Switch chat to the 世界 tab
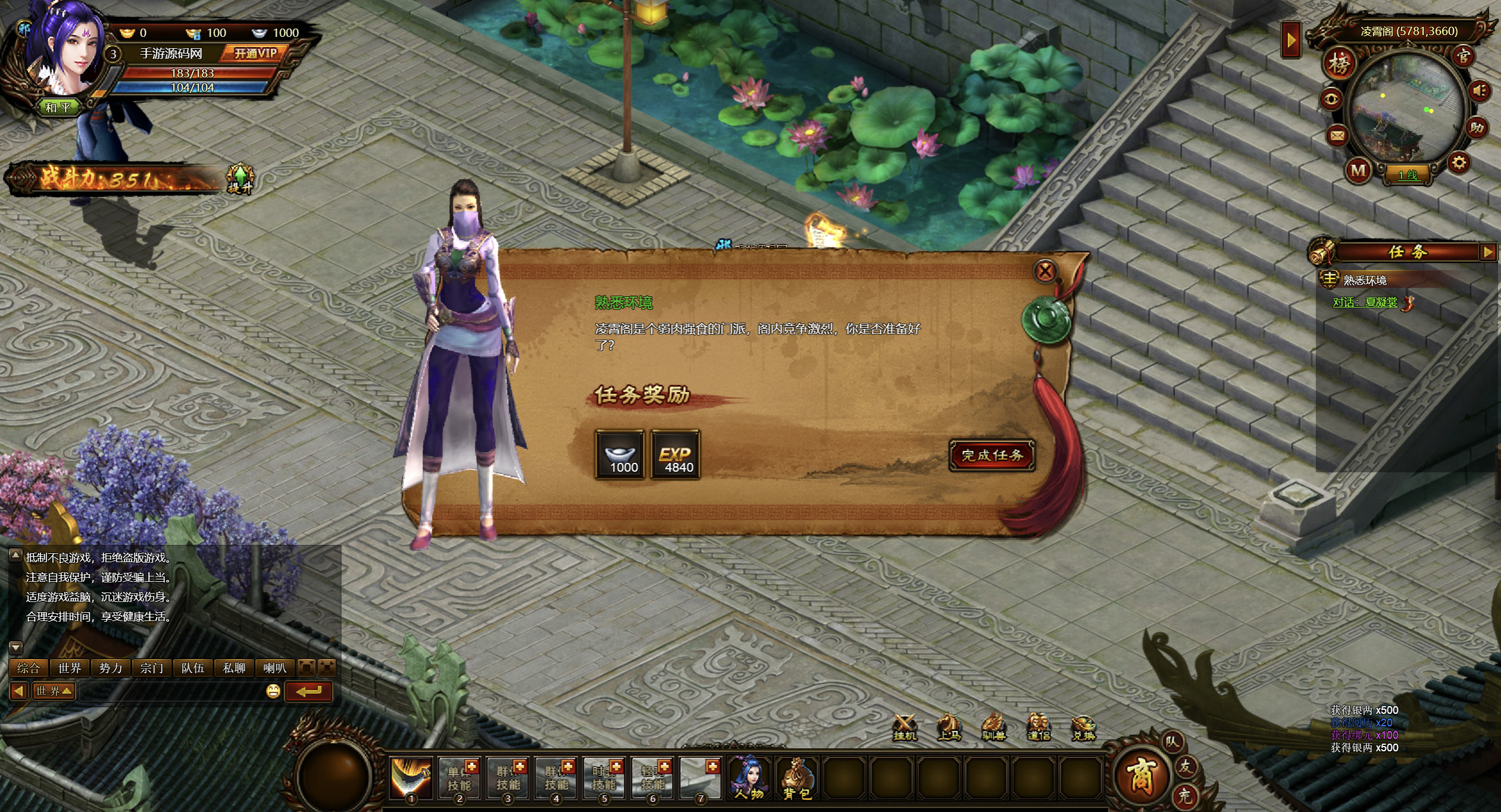 70,668
